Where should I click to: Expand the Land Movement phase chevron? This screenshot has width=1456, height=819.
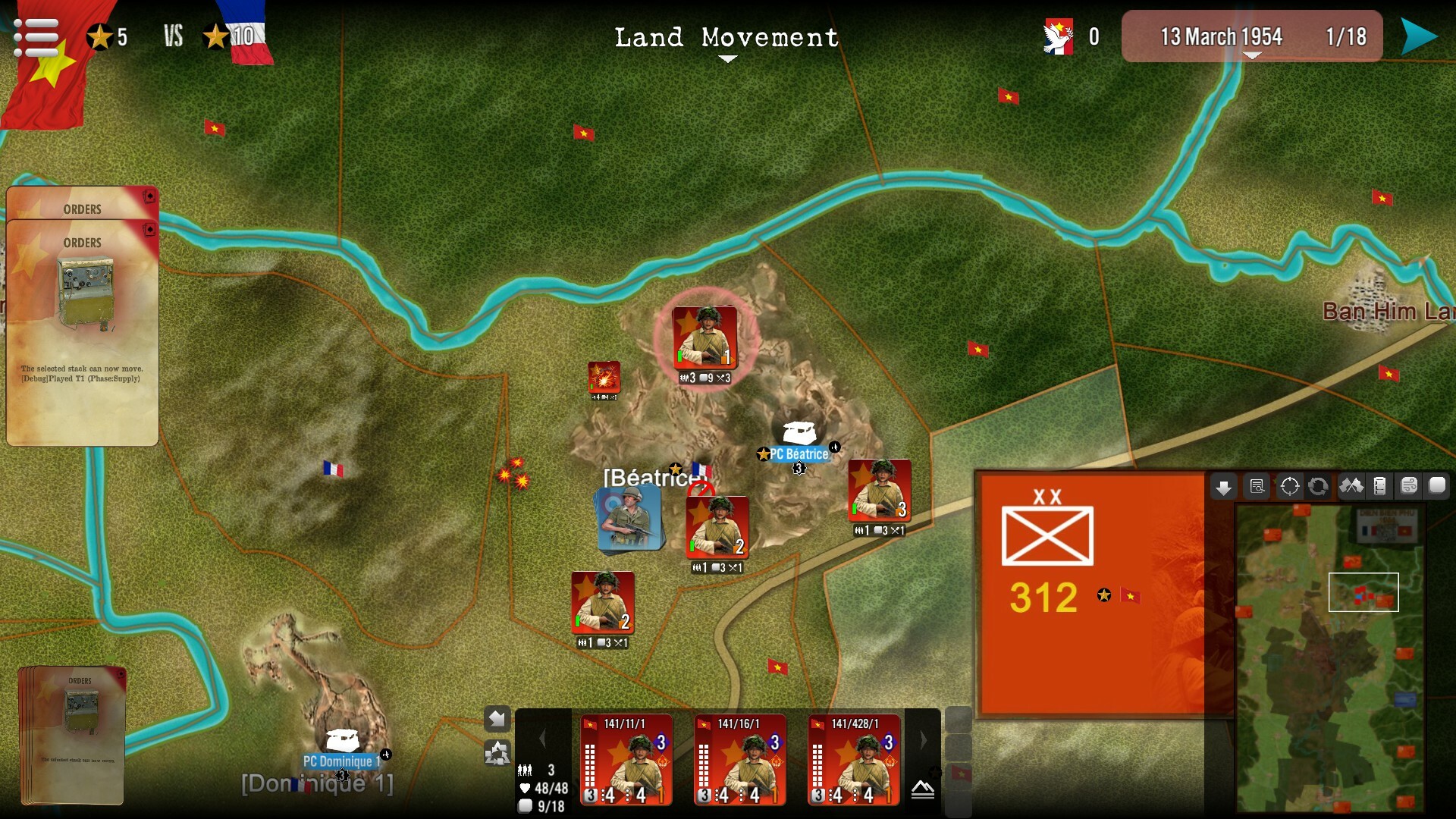pos(729,57)
